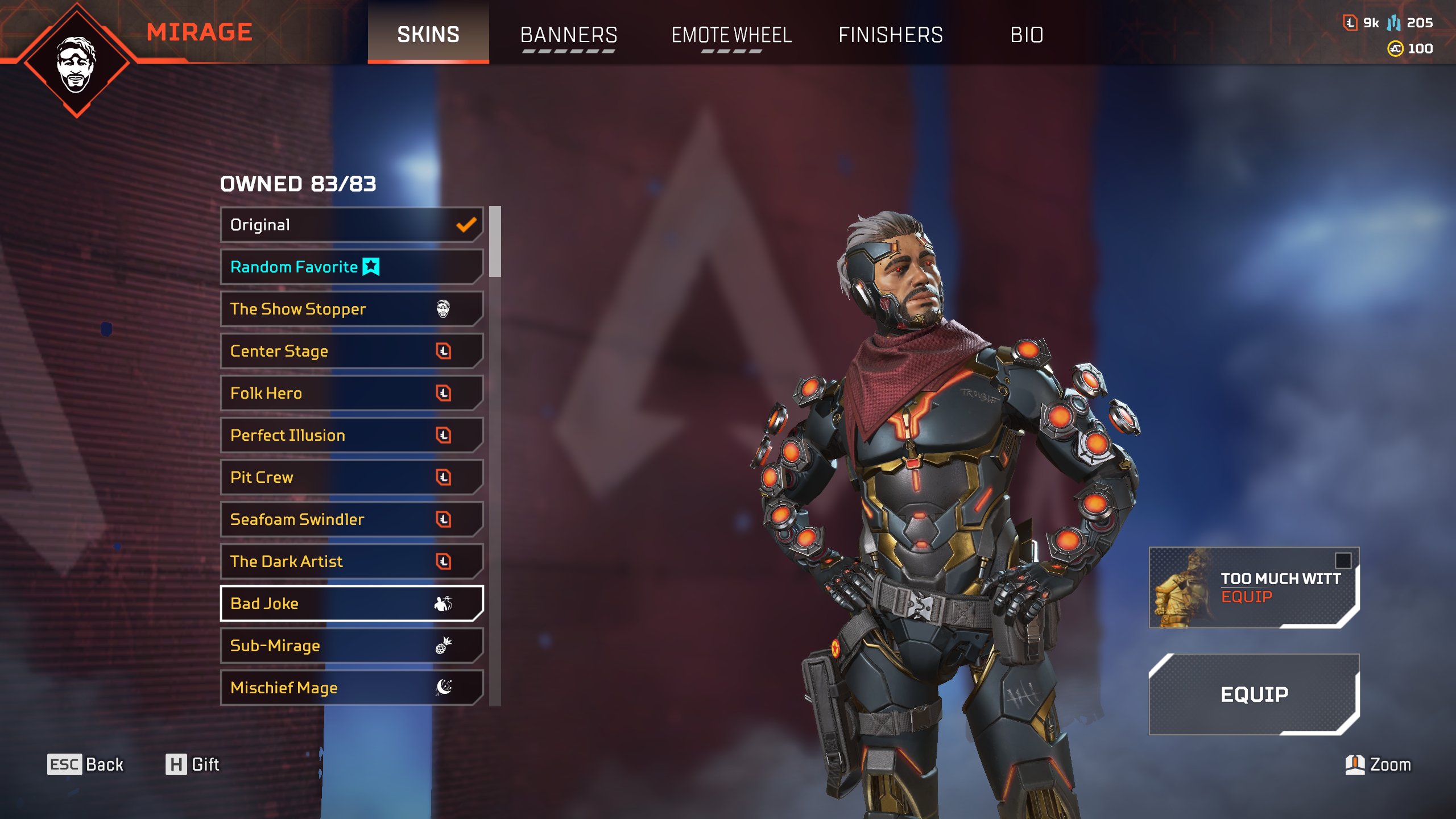1456x819 pixels.
Task: Switch to the Banners tab
Action: [x=569, y=35]
